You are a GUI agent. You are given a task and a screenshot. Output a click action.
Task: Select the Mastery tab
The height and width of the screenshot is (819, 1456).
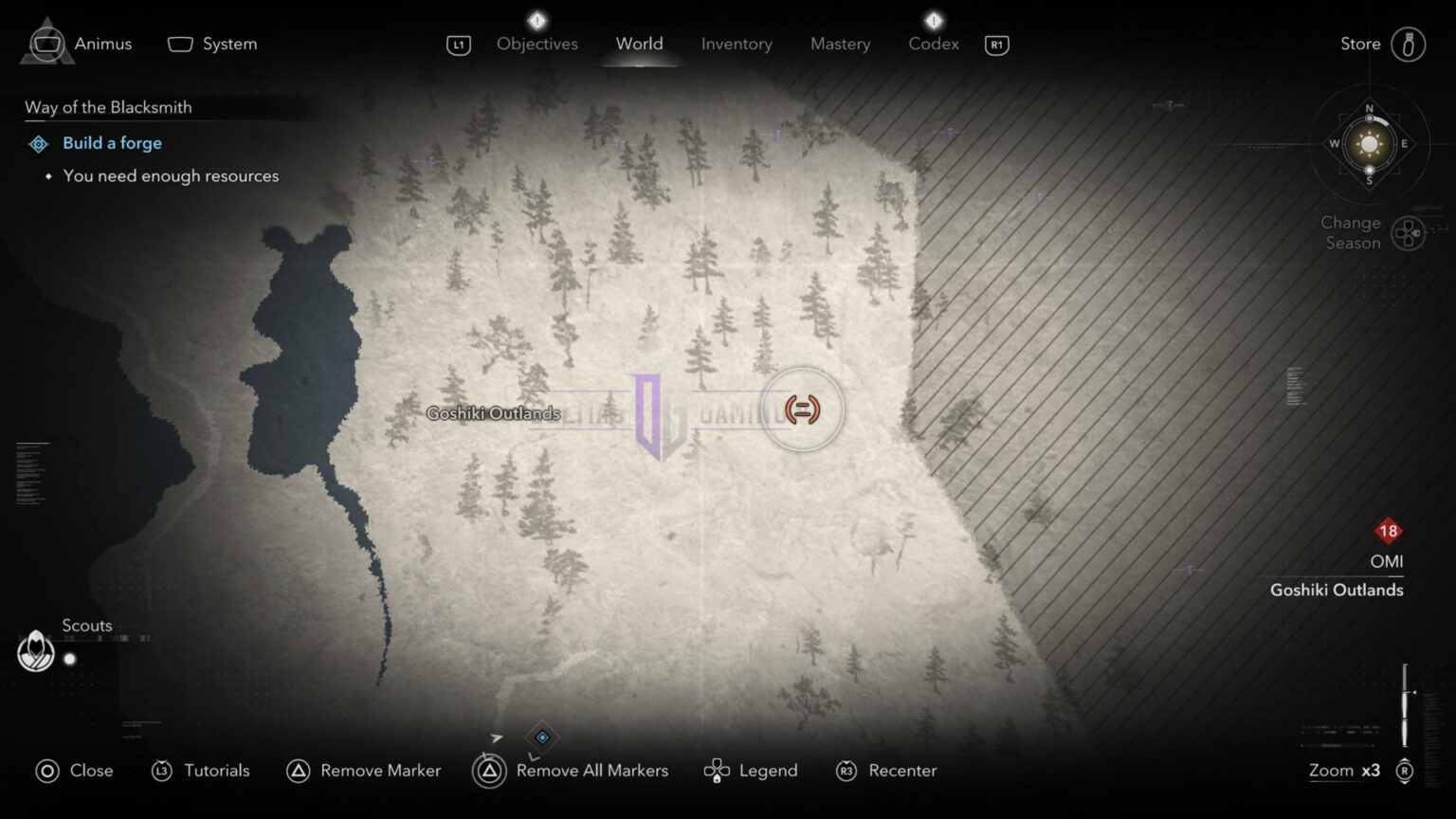[840, 44]
